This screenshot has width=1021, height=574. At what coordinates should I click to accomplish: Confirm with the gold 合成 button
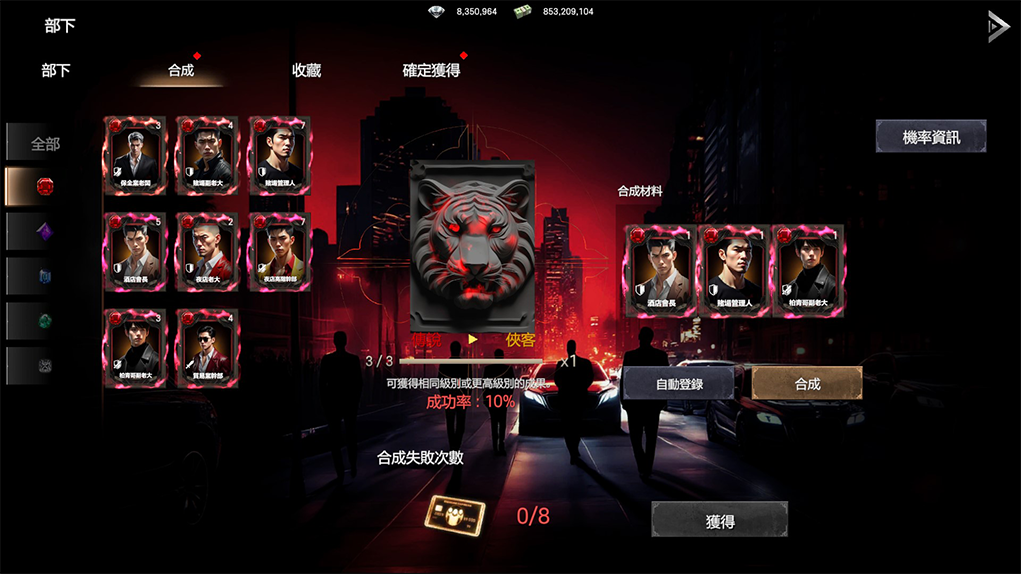click(807, 384)
